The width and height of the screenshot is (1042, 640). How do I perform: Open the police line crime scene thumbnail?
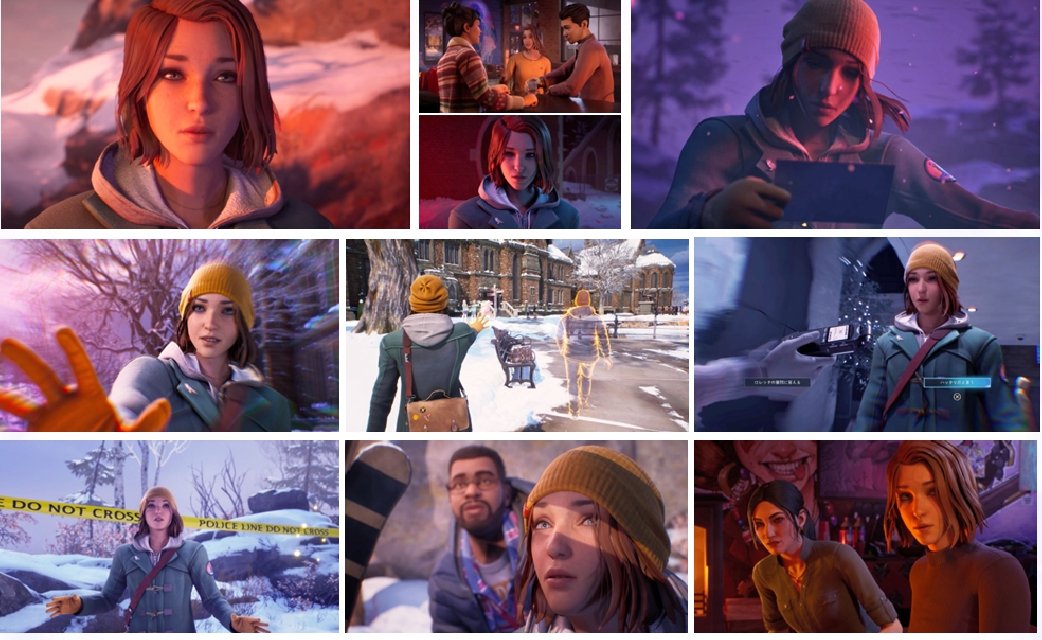(x=170, y=537)
